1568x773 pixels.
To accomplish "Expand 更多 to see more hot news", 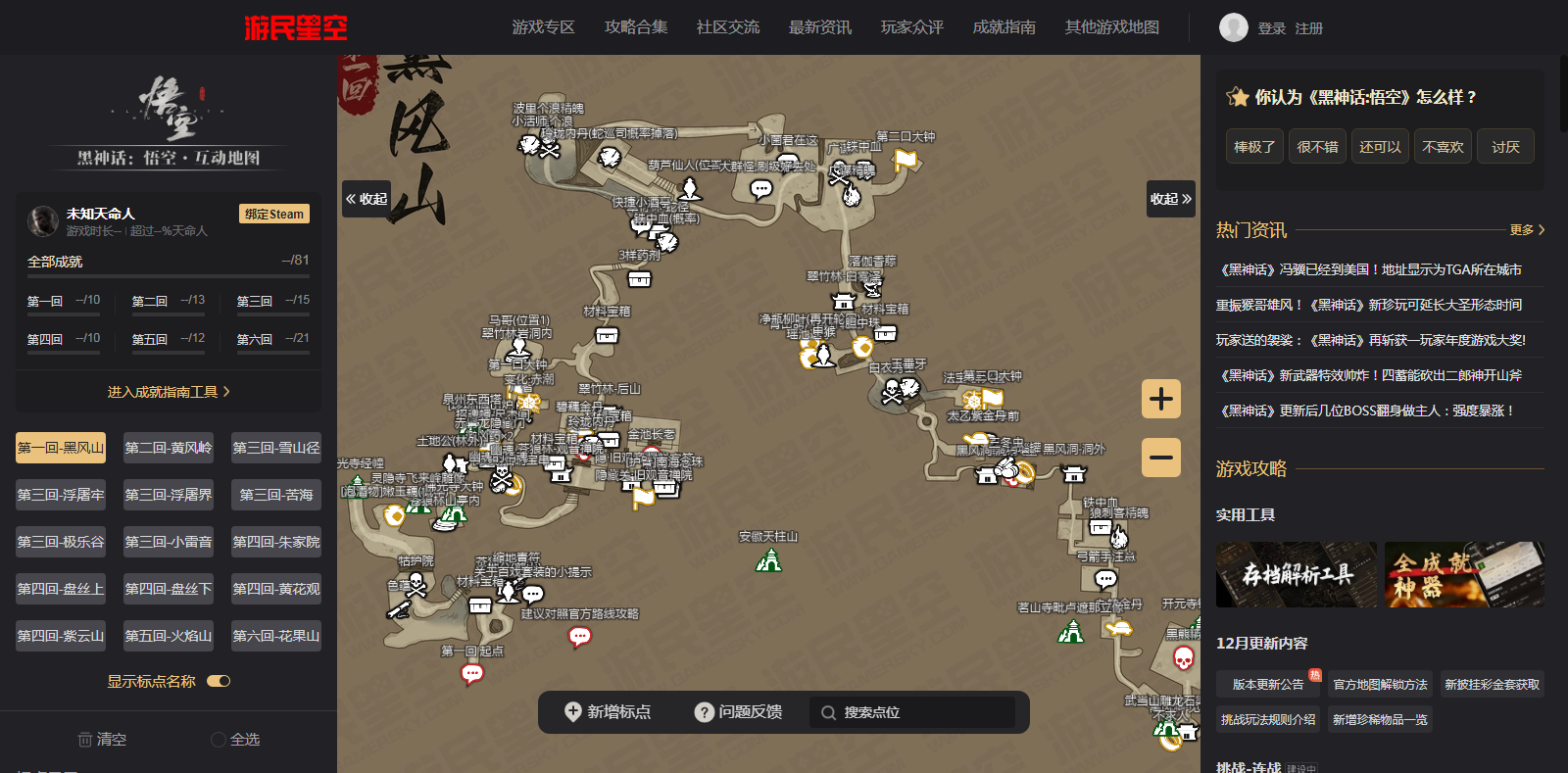I will point(1522,229).
